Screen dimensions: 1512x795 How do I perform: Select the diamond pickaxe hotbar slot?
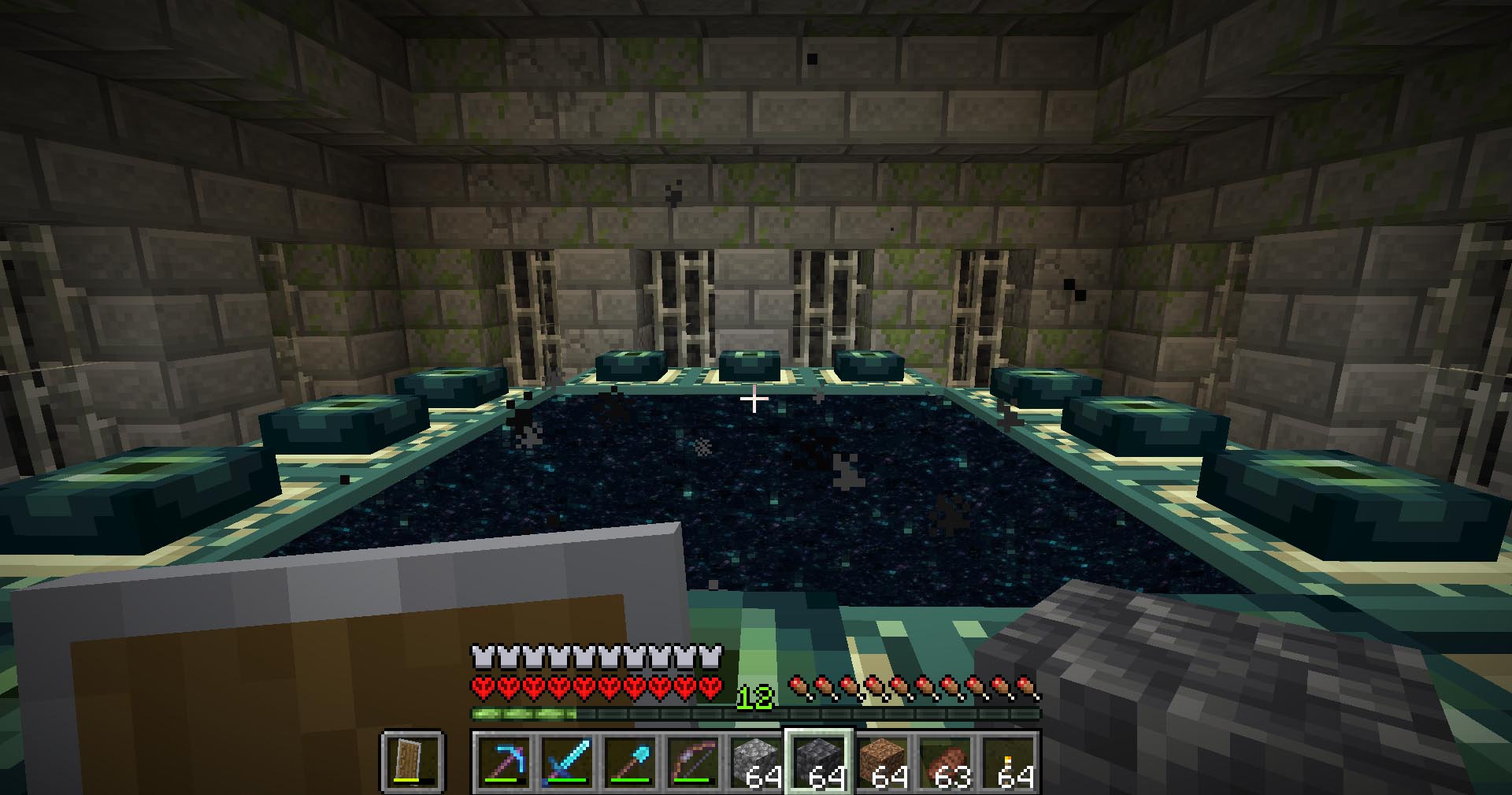coord(503,762)
